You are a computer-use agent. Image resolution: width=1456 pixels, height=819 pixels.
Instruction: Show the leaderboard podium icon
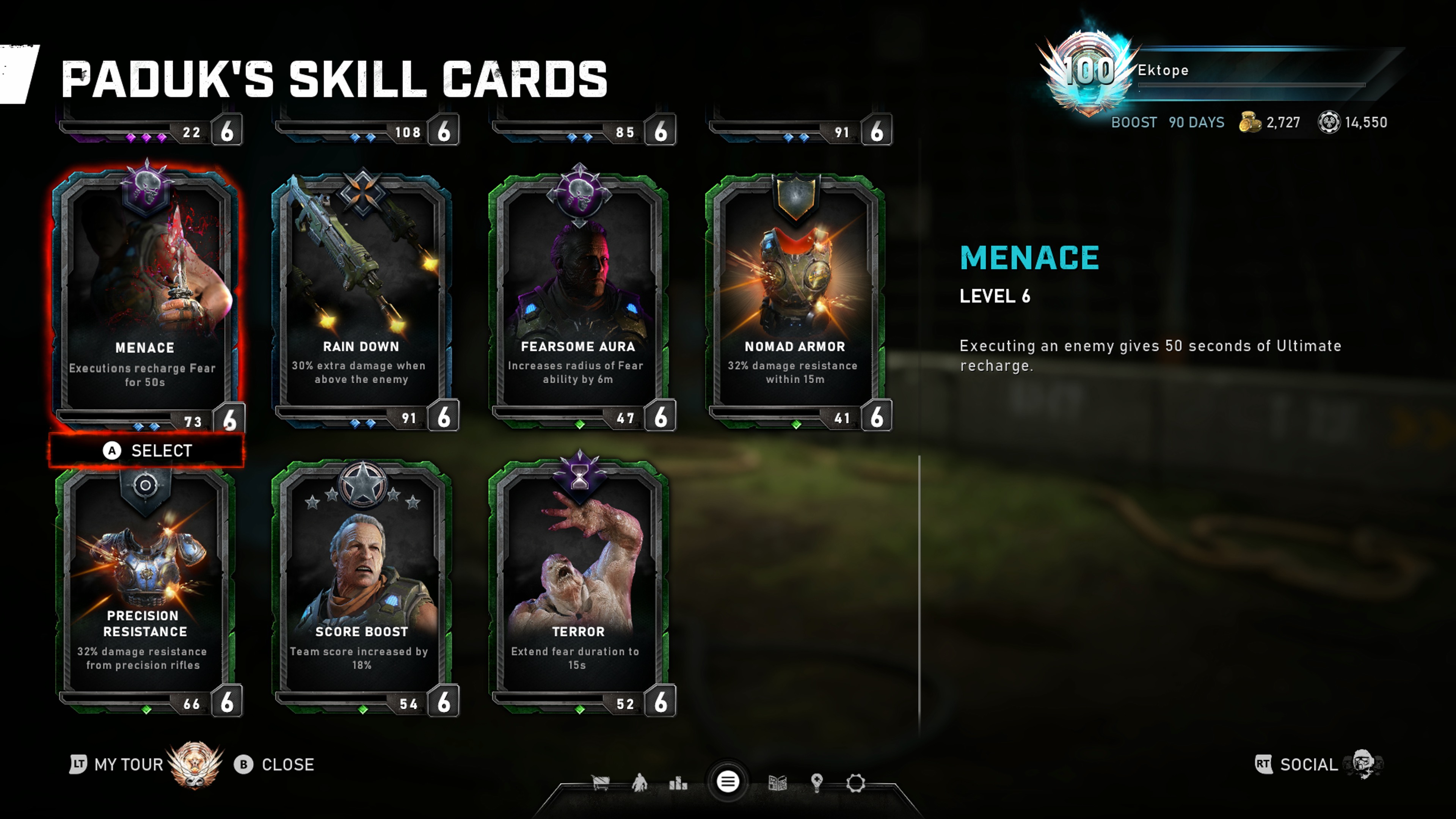click(x=678, y=783)
